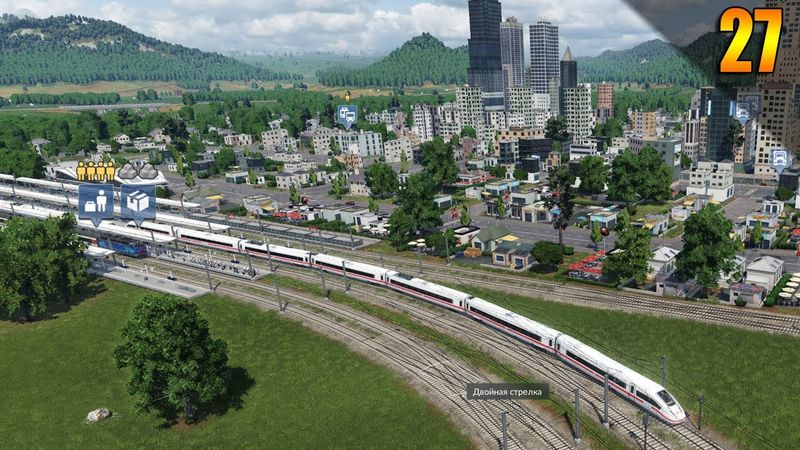This screenshot has height=450, width=800.
Task: Open the cargo station marker with box icon
Action: coord(137,200)
